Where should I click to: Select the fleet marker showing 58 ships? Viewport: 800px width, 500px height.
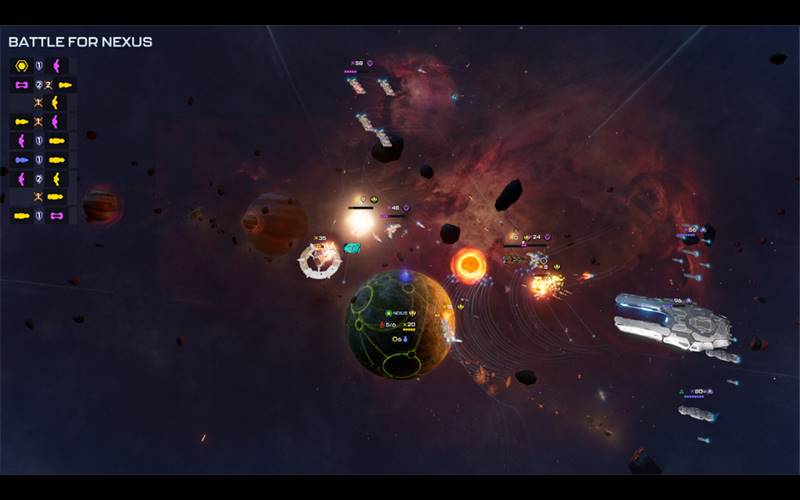pos(357,63)
